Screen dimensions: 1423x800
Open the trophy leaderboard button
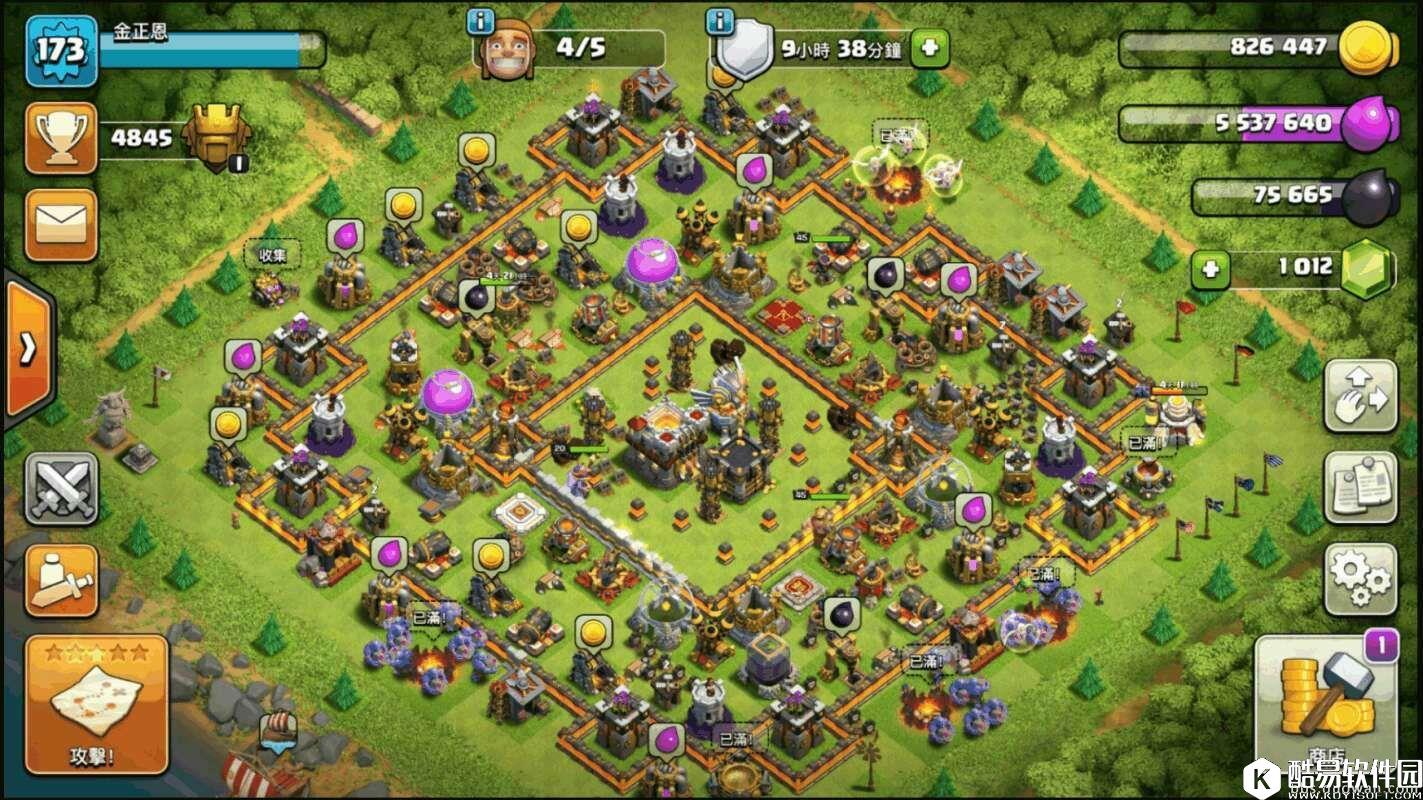point(61,137)
